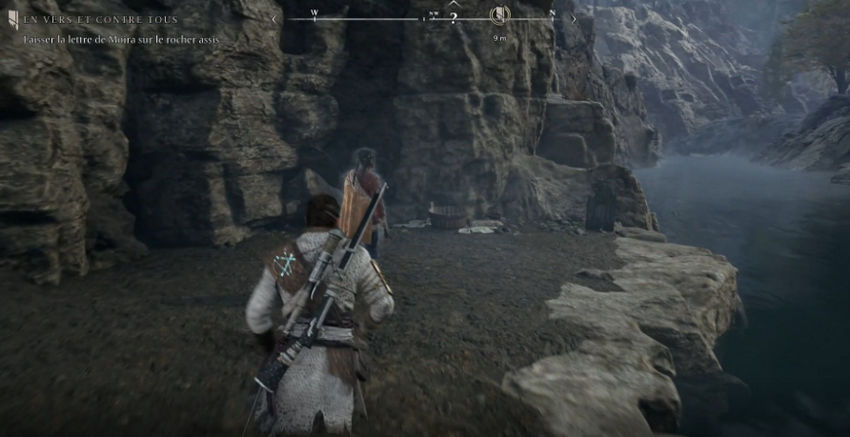Click the left arrow of the compass bar

(x=275, y=18)
